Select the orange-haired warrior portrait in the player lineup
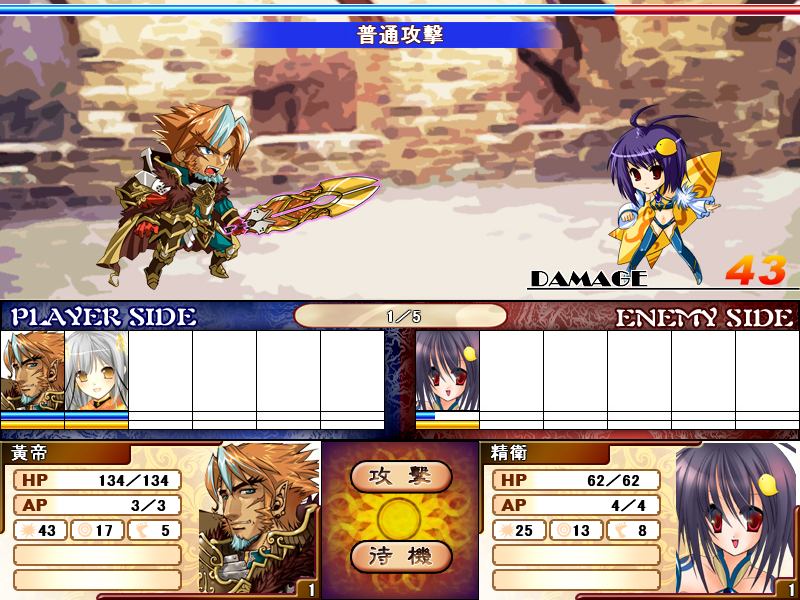Image resolution: width=800 pixels, height=600 pixels. pos(32,371)
